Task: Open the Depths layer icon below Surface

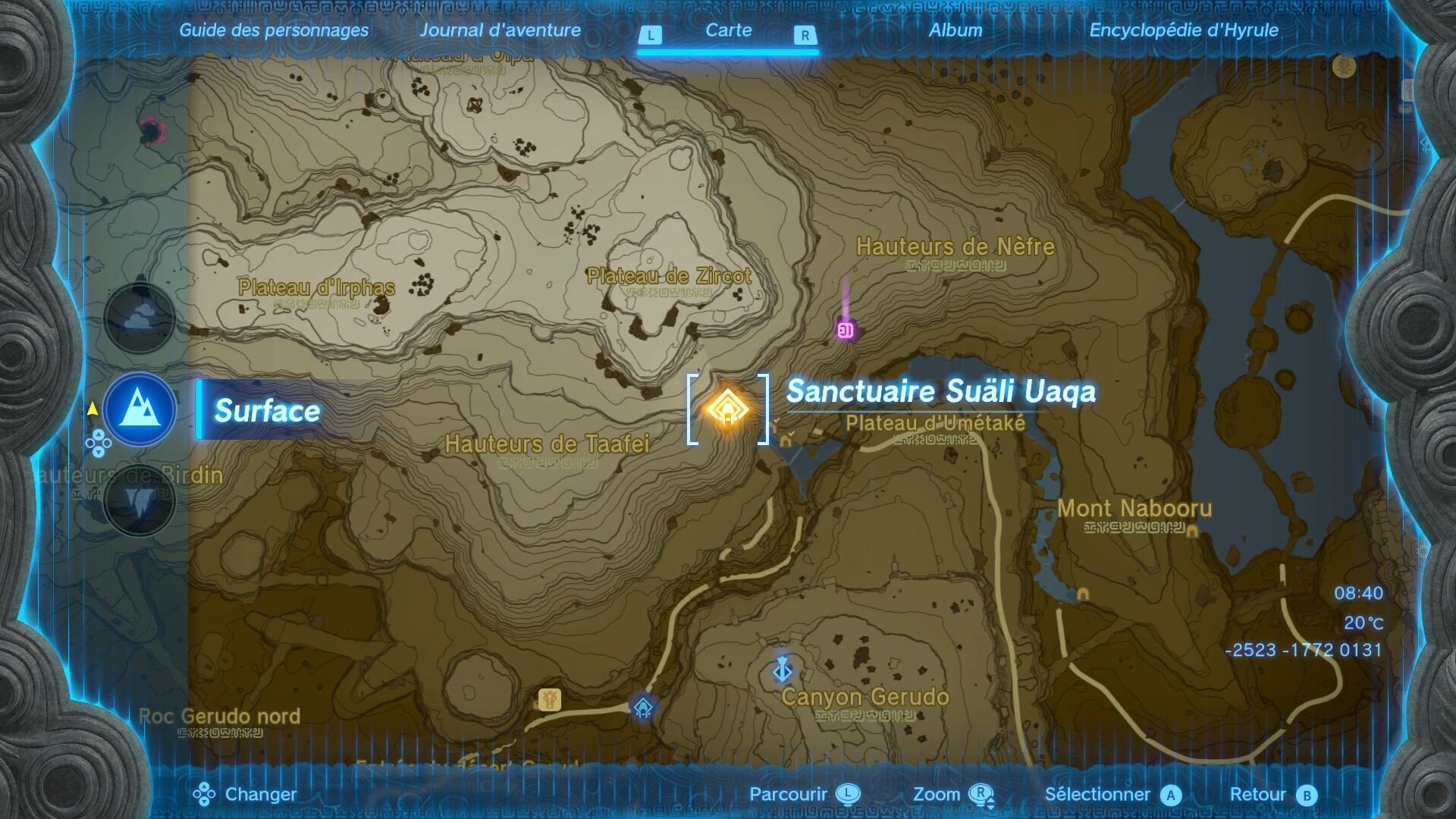Action: click(x=141, y=500)
